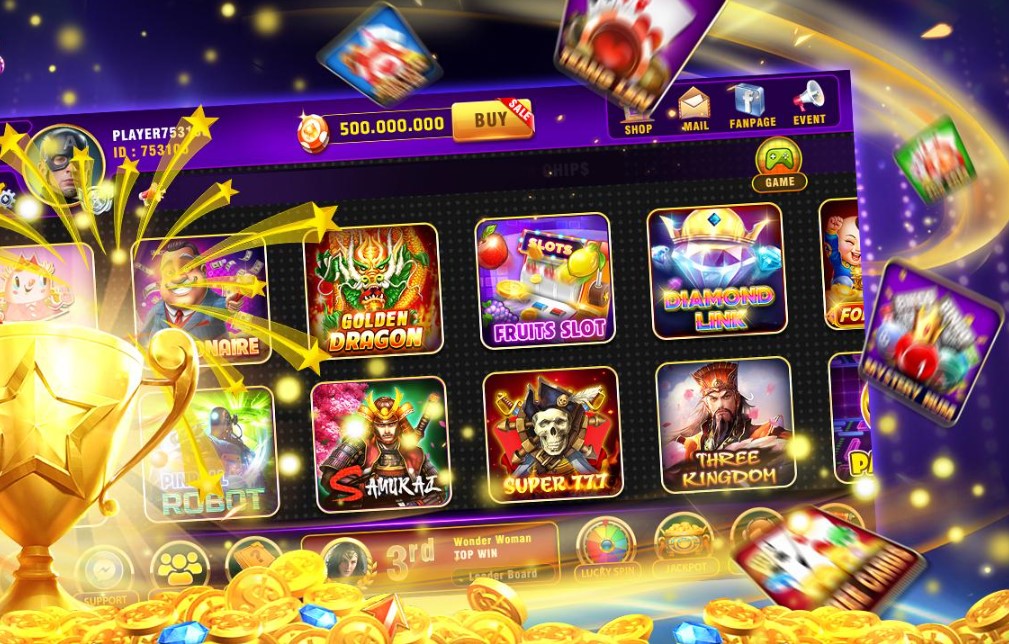
Task: Start the Super 777 pirate slot
Action: 552,437
